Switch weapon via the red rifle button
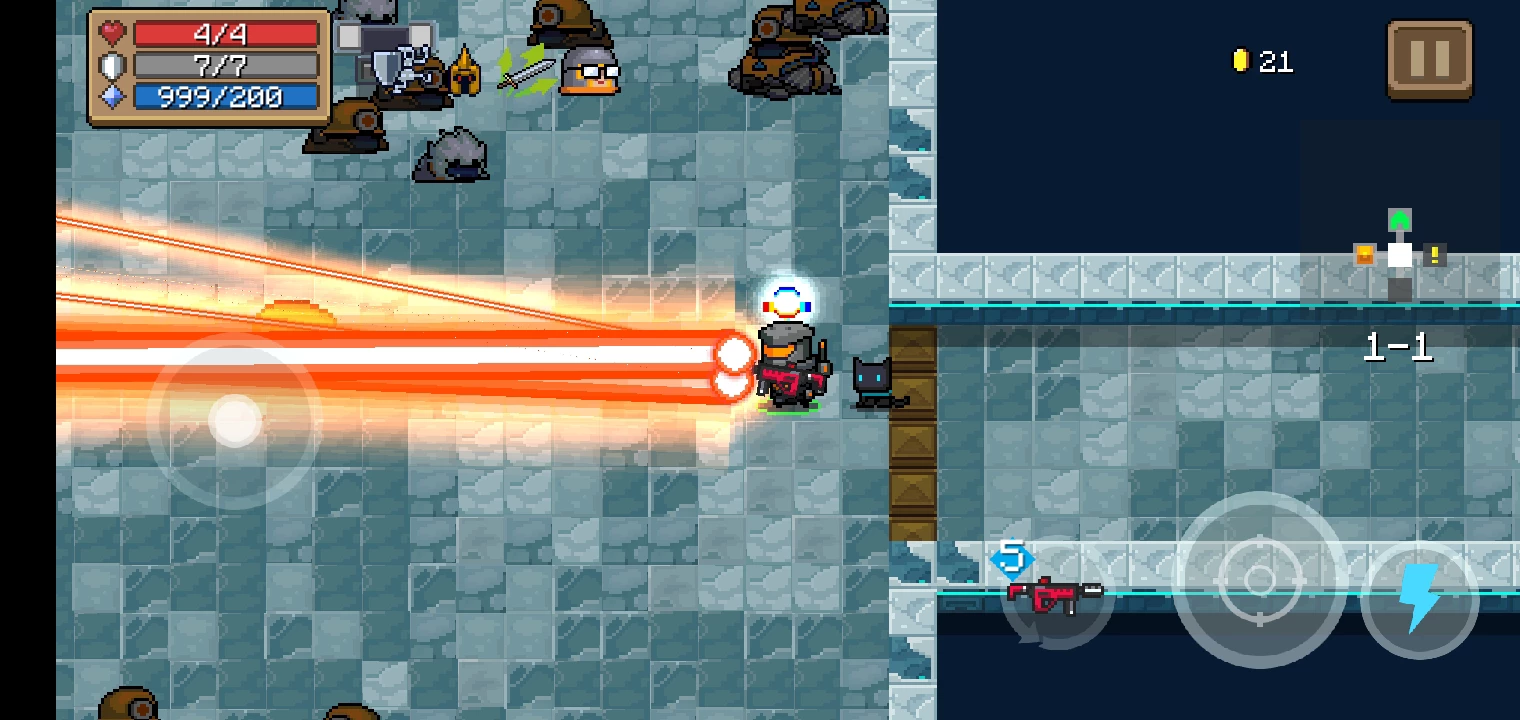This screenshot has width=1520, height=720. 1056,594
